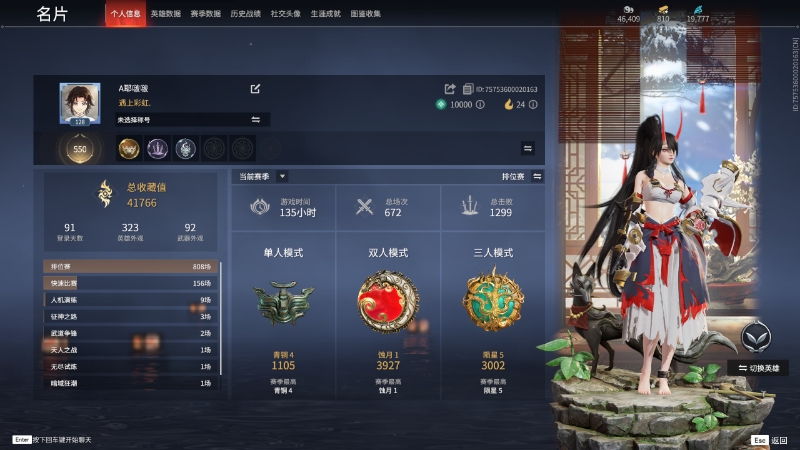The width and height of the screenshot is (800, 450).
Task: Select the 个人信息 tab
Action: (125, 14)
